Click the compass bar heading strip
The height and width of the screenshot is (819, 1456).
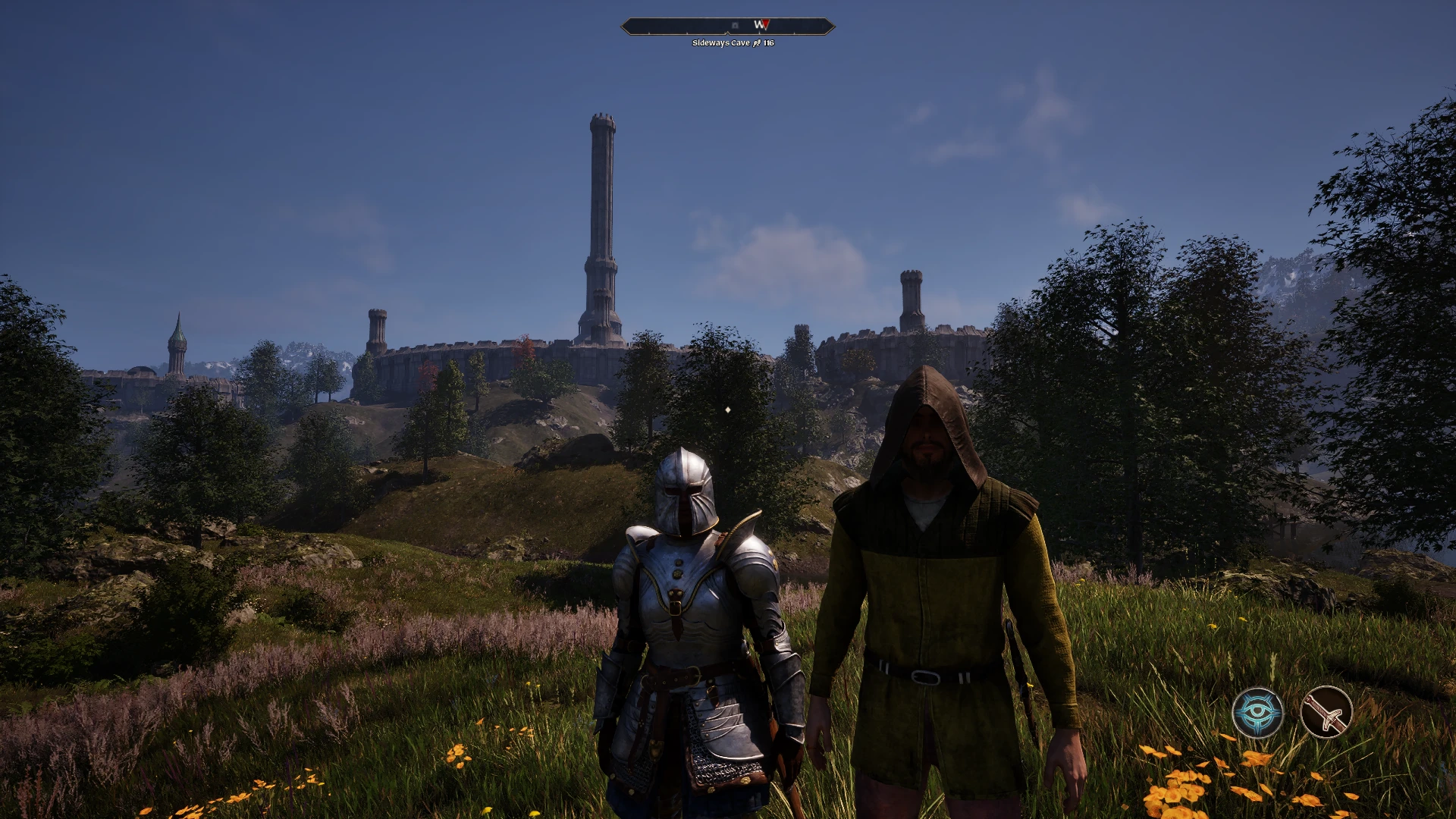coord(728,27)
